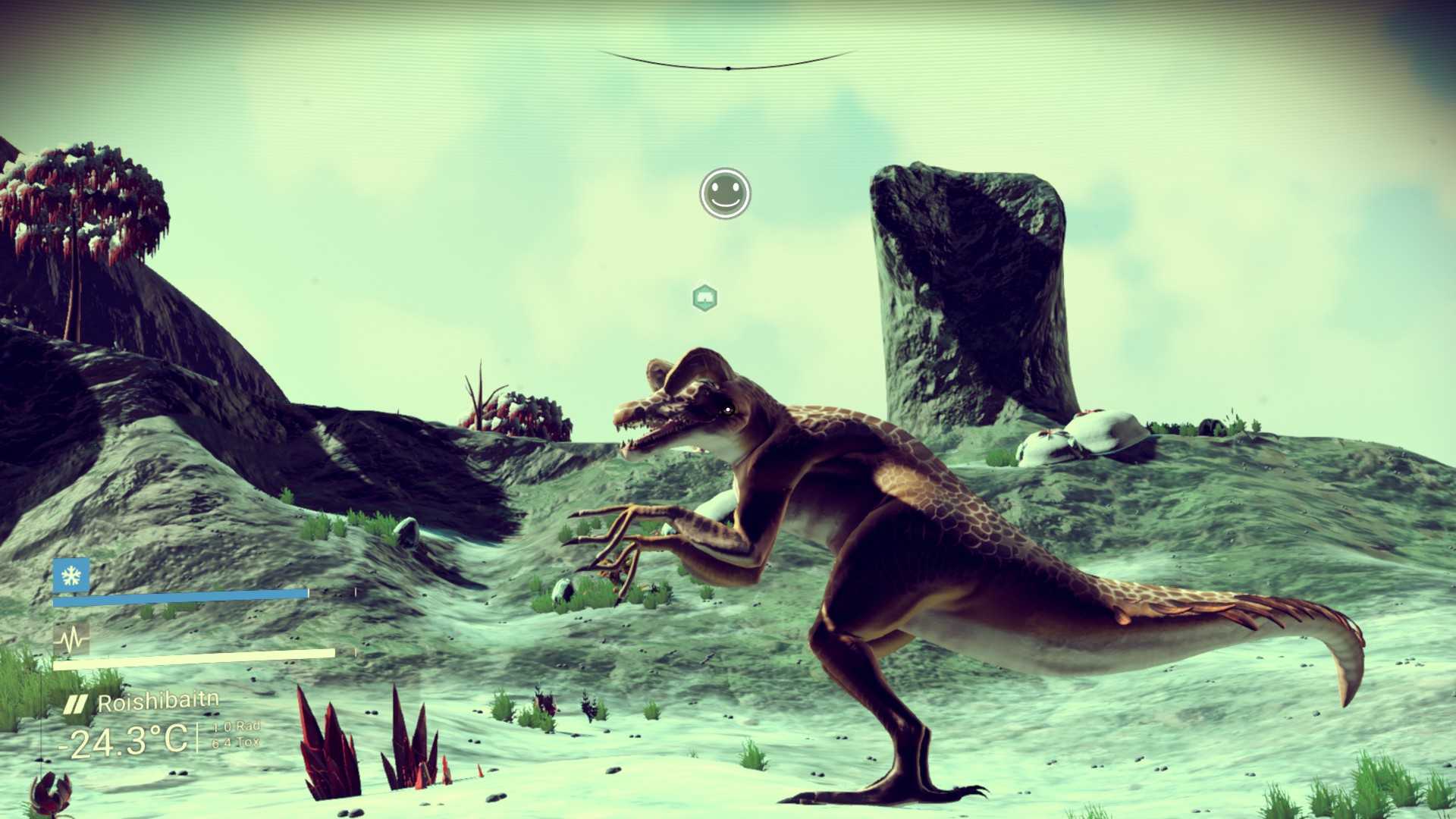This screenshot has height=819, width=1456.
Task: Select the hexagonal waypoint marker
Action: point(705,298)
